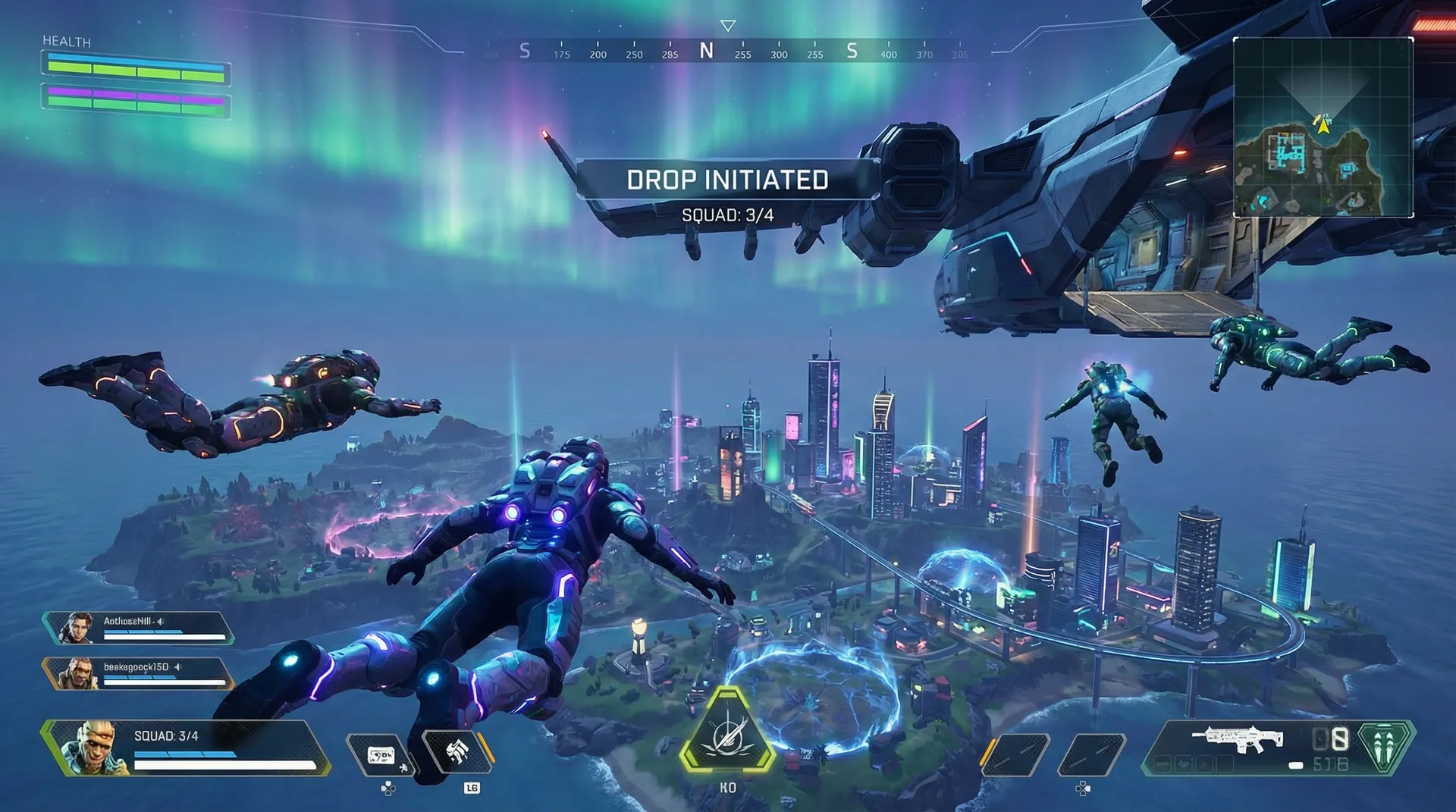Open the minimap in the corner
Image resolution: width=1456 pixels, height=812 pixels.
(1323, 127)
